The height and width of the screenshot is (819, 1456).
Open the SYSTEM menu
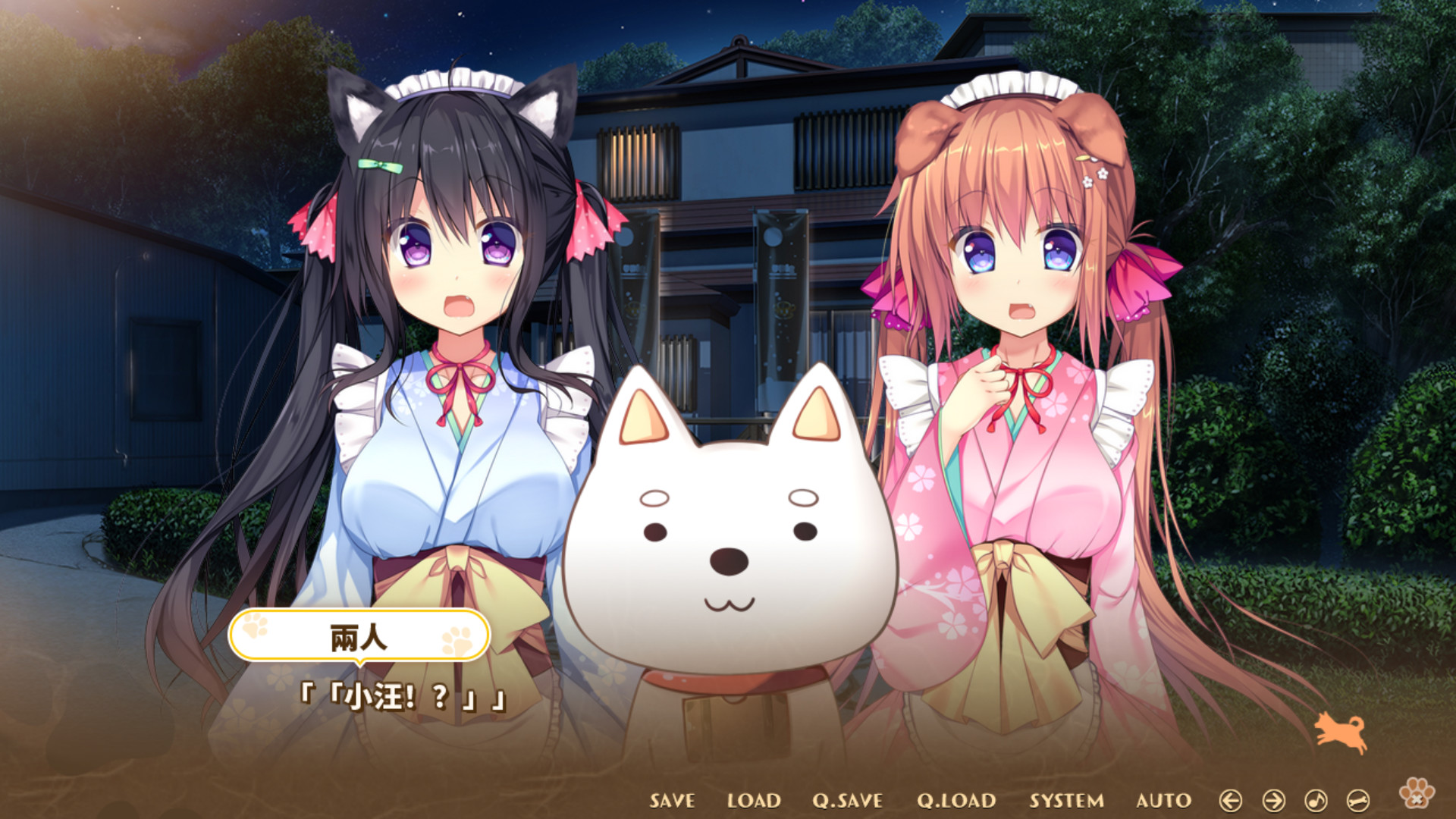pos(1068,800)
